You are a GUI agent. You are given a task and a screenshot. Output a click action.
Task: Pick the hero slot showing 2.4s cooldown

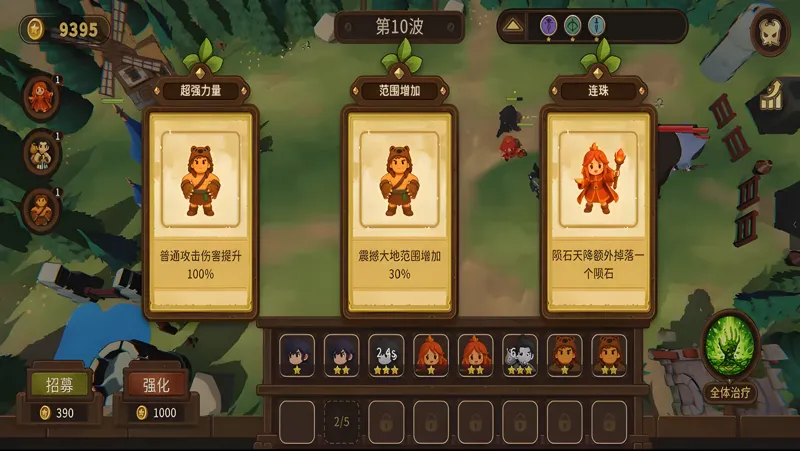point(386,354)
